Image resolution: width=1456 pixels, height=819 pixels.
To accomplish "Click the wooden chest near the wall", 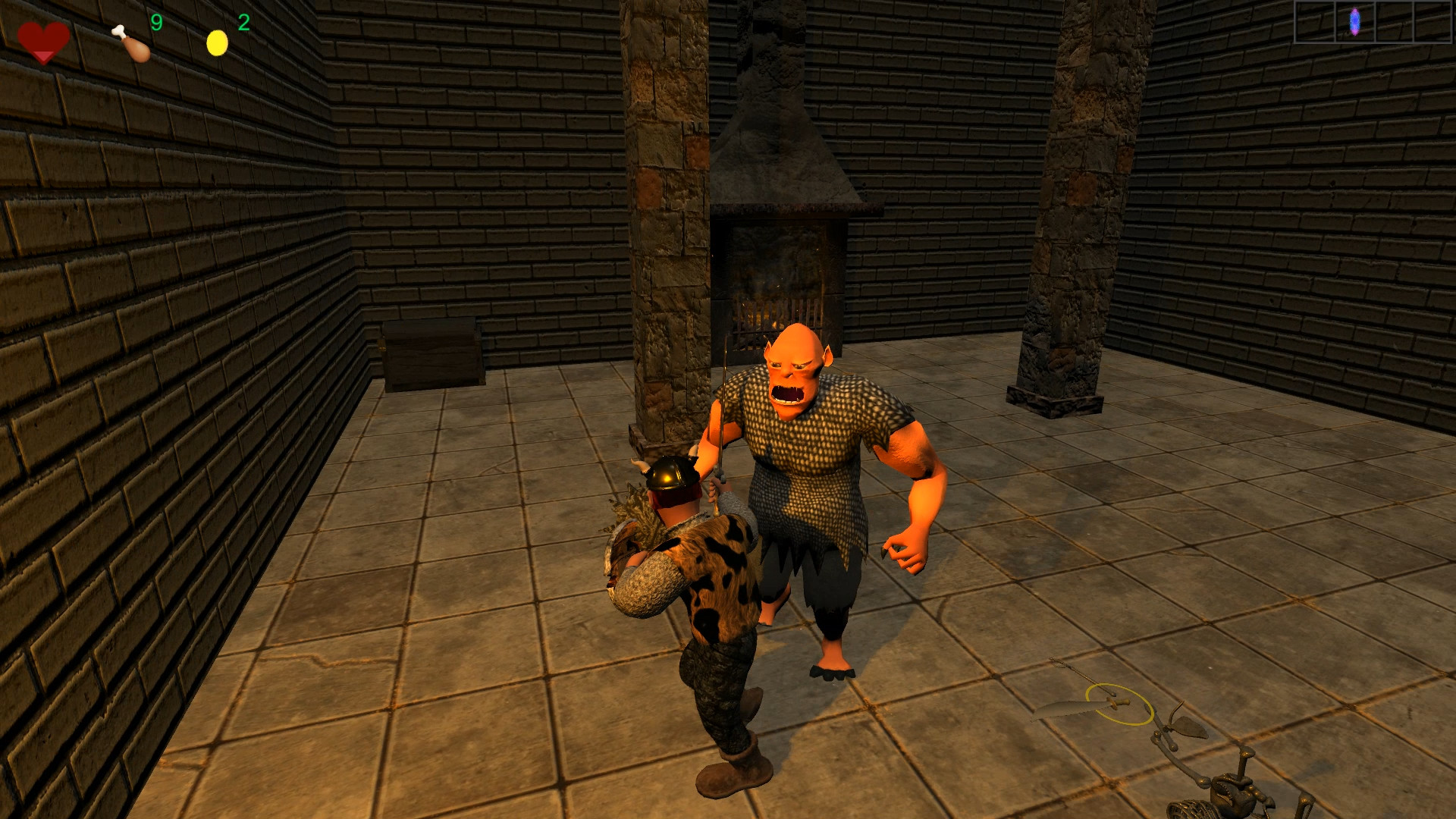I will pyautogui.click(x=430, y=353).
